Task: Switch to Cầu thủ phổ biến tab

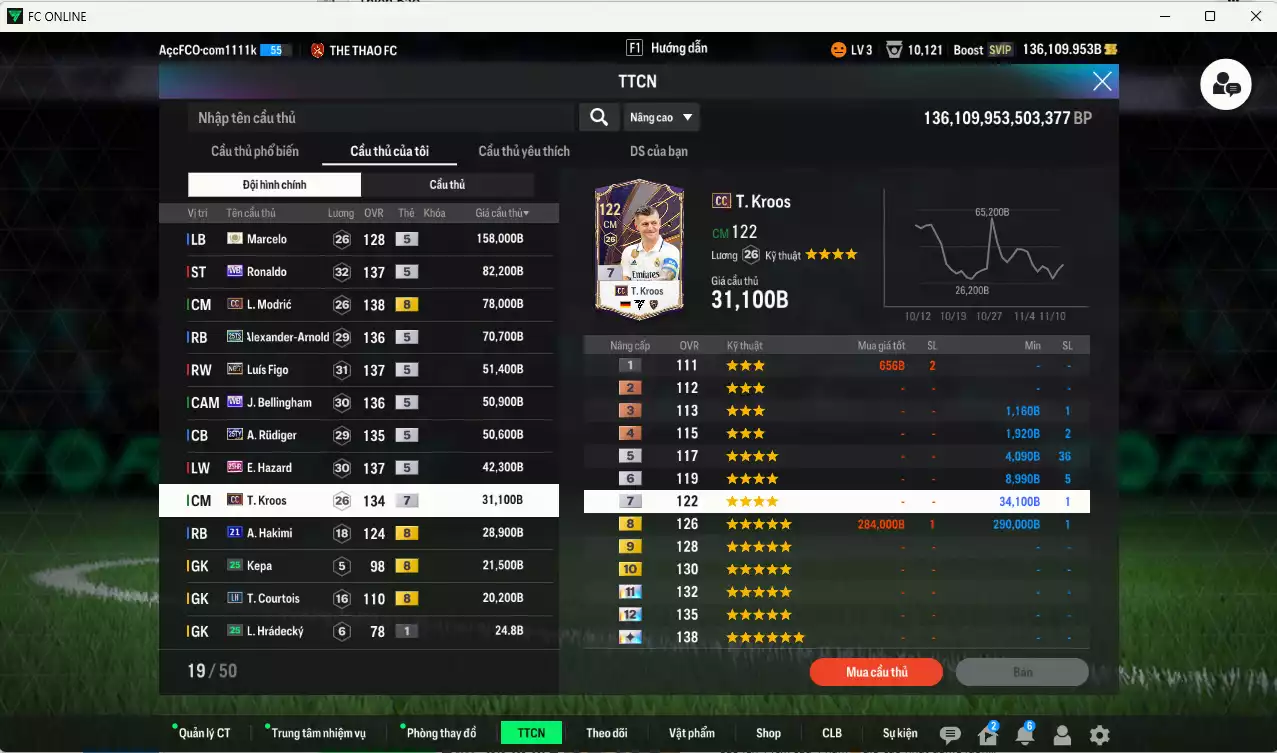Action: click(x=255, y=151)
